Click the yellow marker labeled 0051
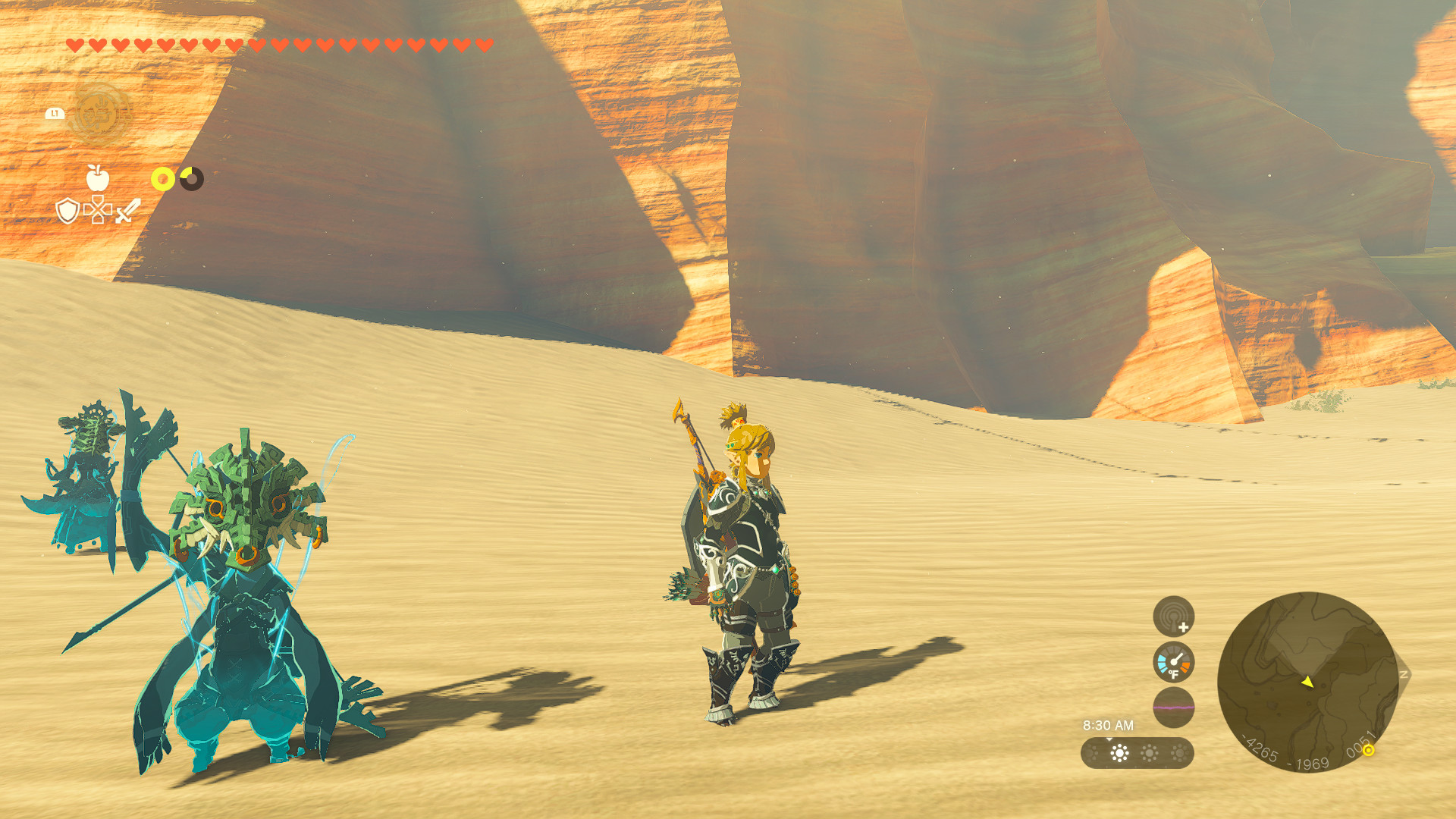1456x819 pixels. 1369,751
